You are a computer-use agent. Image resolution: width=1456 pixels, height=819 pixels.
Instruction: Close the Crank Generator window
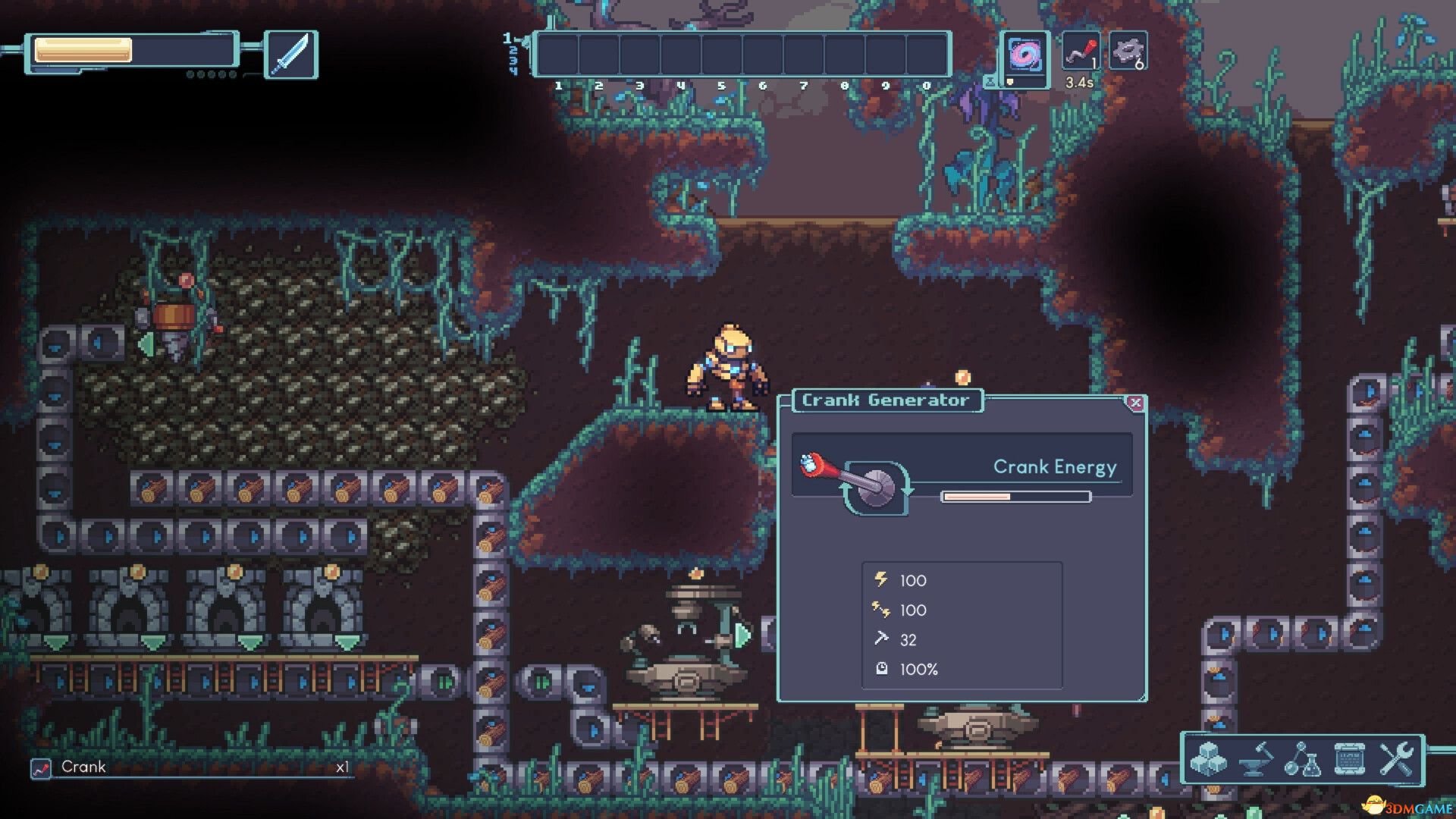1135,403
